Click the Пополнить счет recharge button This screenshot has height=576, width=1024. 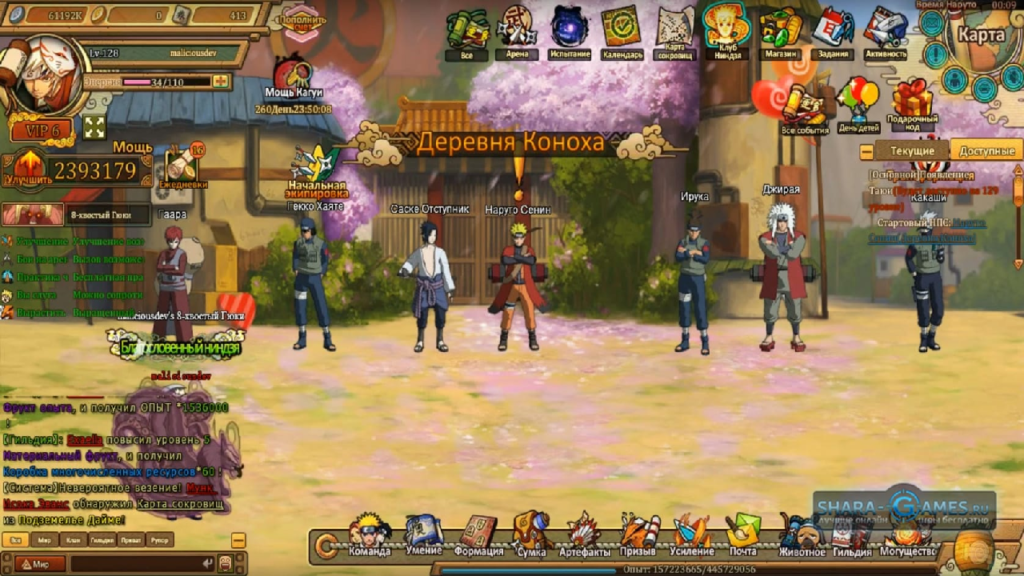tap(301, 20)
